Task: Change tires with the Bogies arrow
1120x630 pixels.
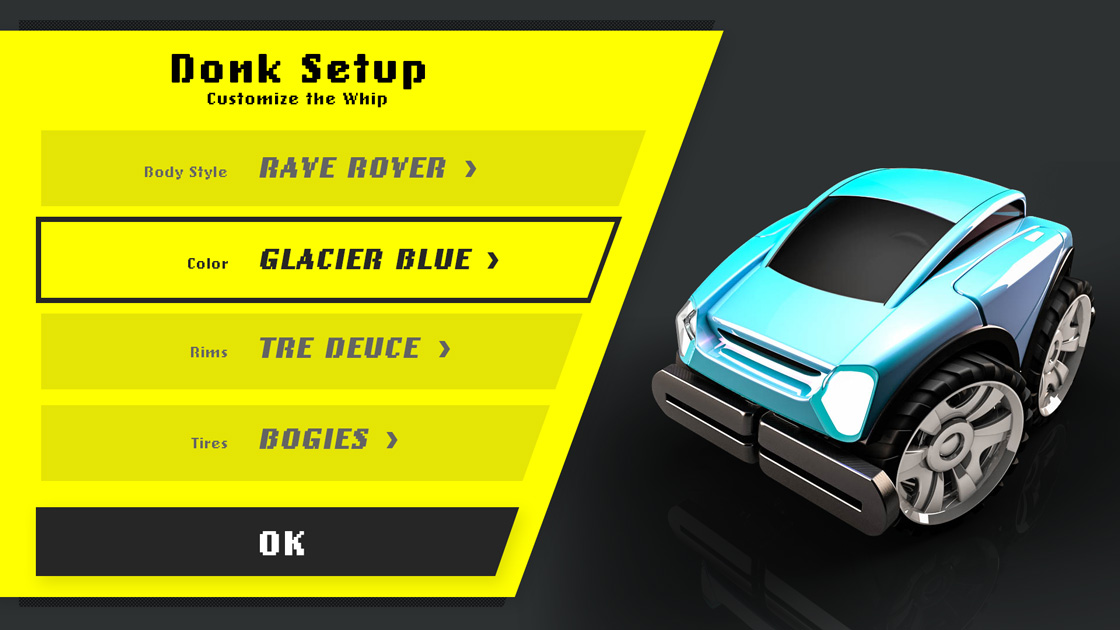Action: point(392,440)
